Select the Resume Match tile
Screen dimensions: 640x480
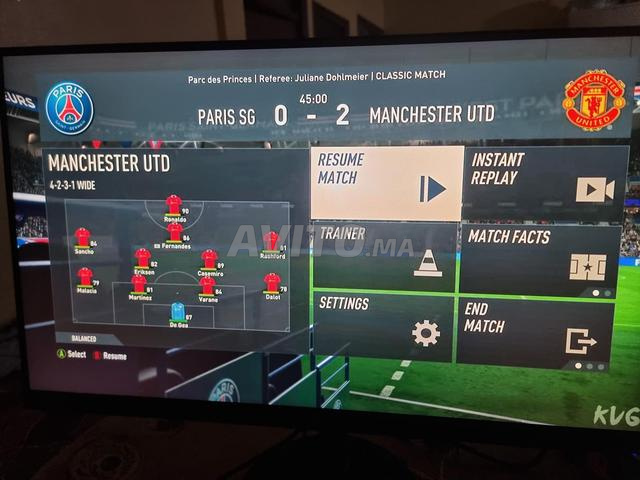(x=386, y=184)
